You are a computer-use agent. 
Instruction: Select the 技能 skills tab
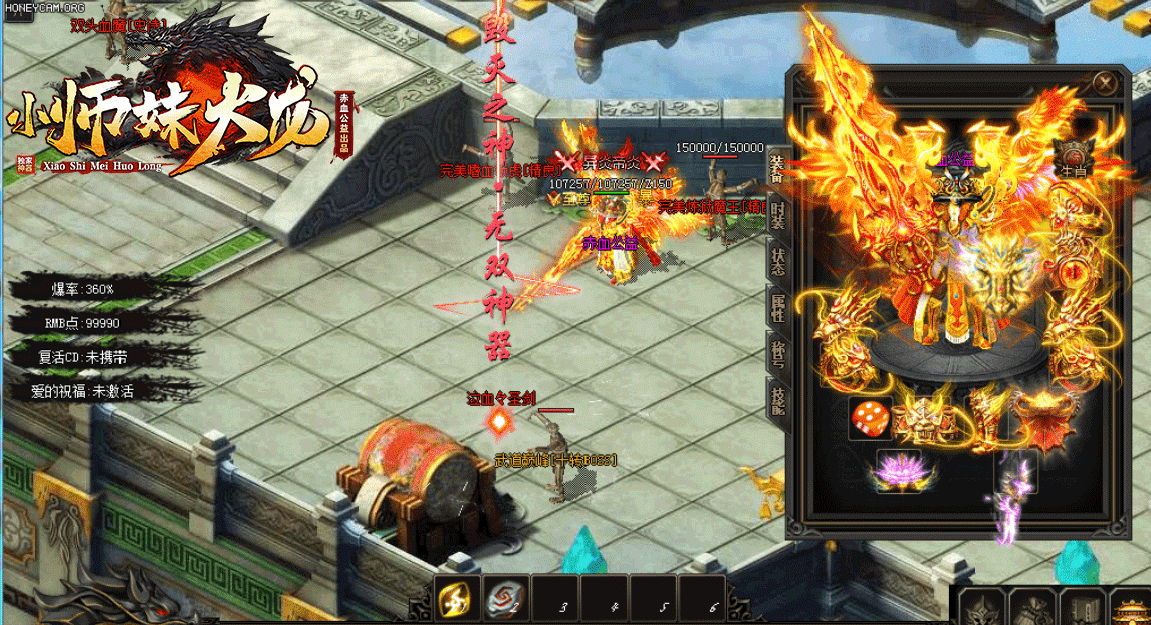(777, 400)
